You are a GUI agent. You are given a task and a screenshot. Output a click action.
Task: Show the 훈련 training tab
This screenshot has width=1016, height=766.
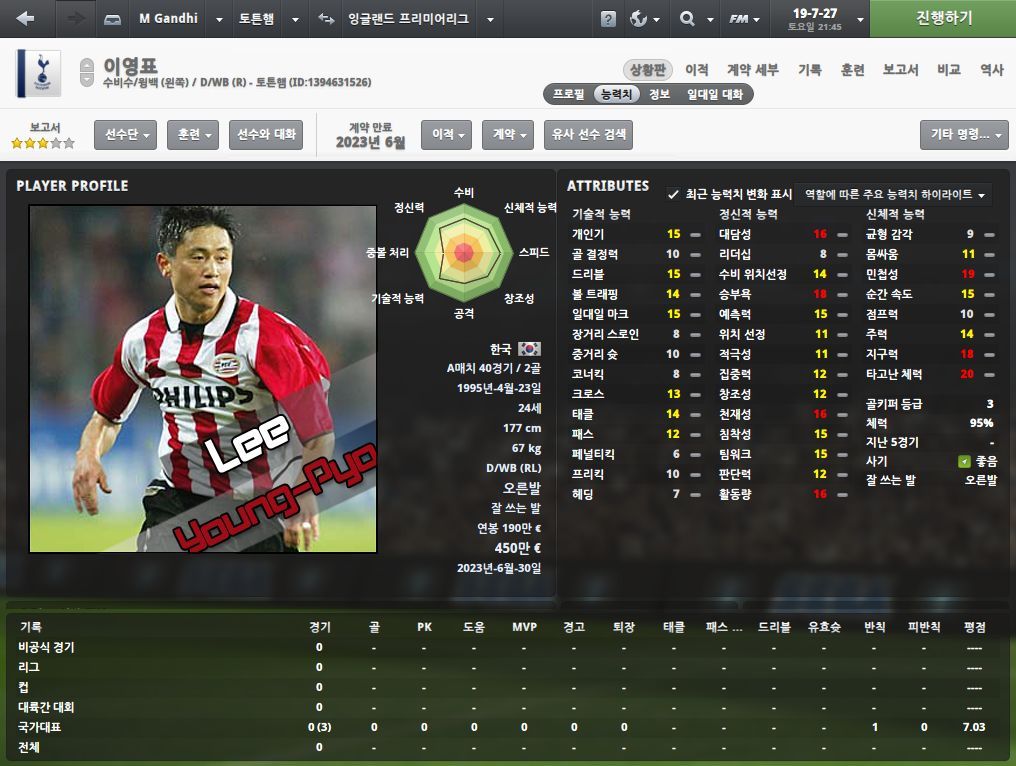[852, 69]
